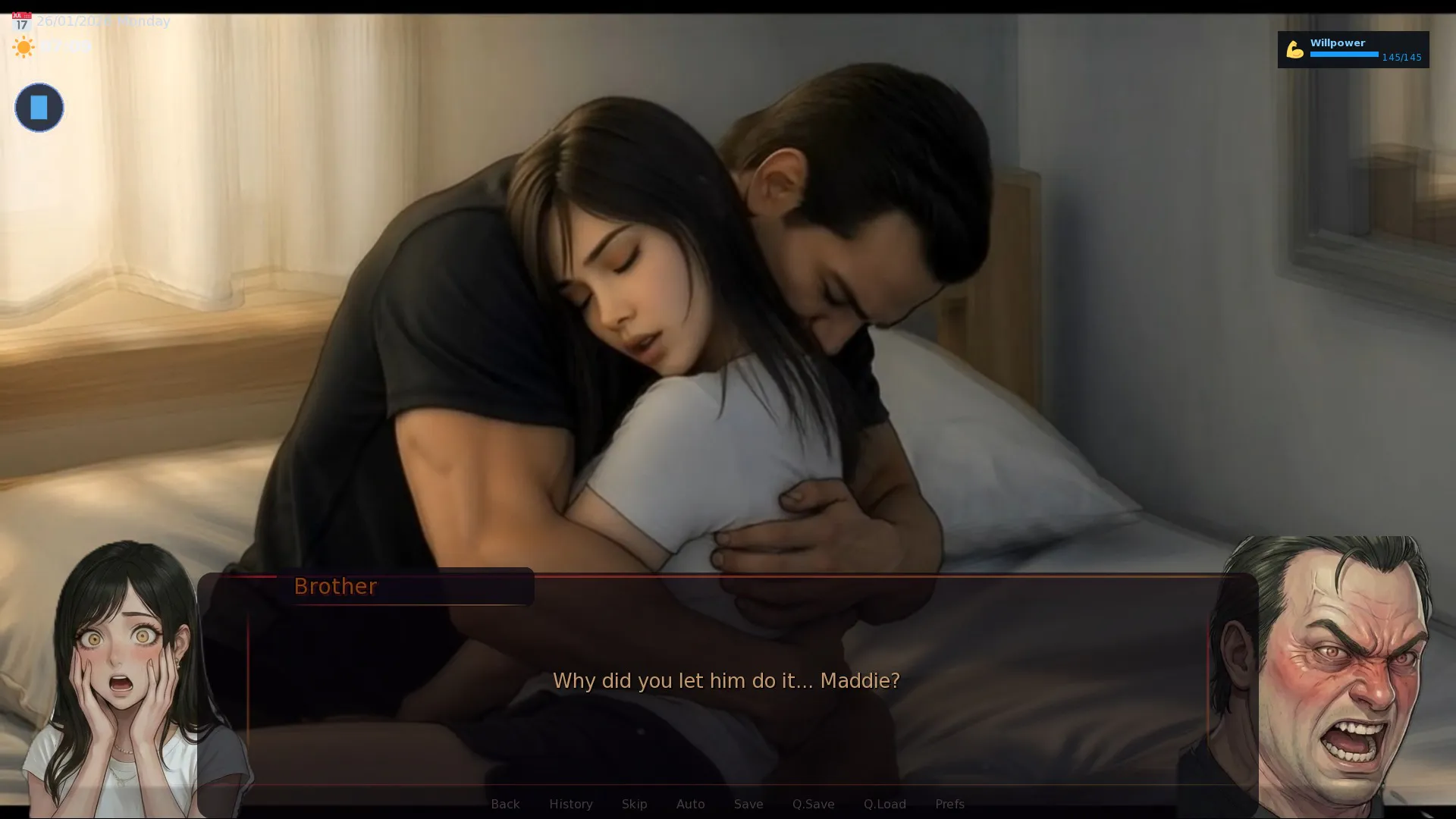Viewport: 1456px width, 819px height.
Task: Toggle Auto-advance dialogue
Action: pyautogui.click(x=690, y=804)
